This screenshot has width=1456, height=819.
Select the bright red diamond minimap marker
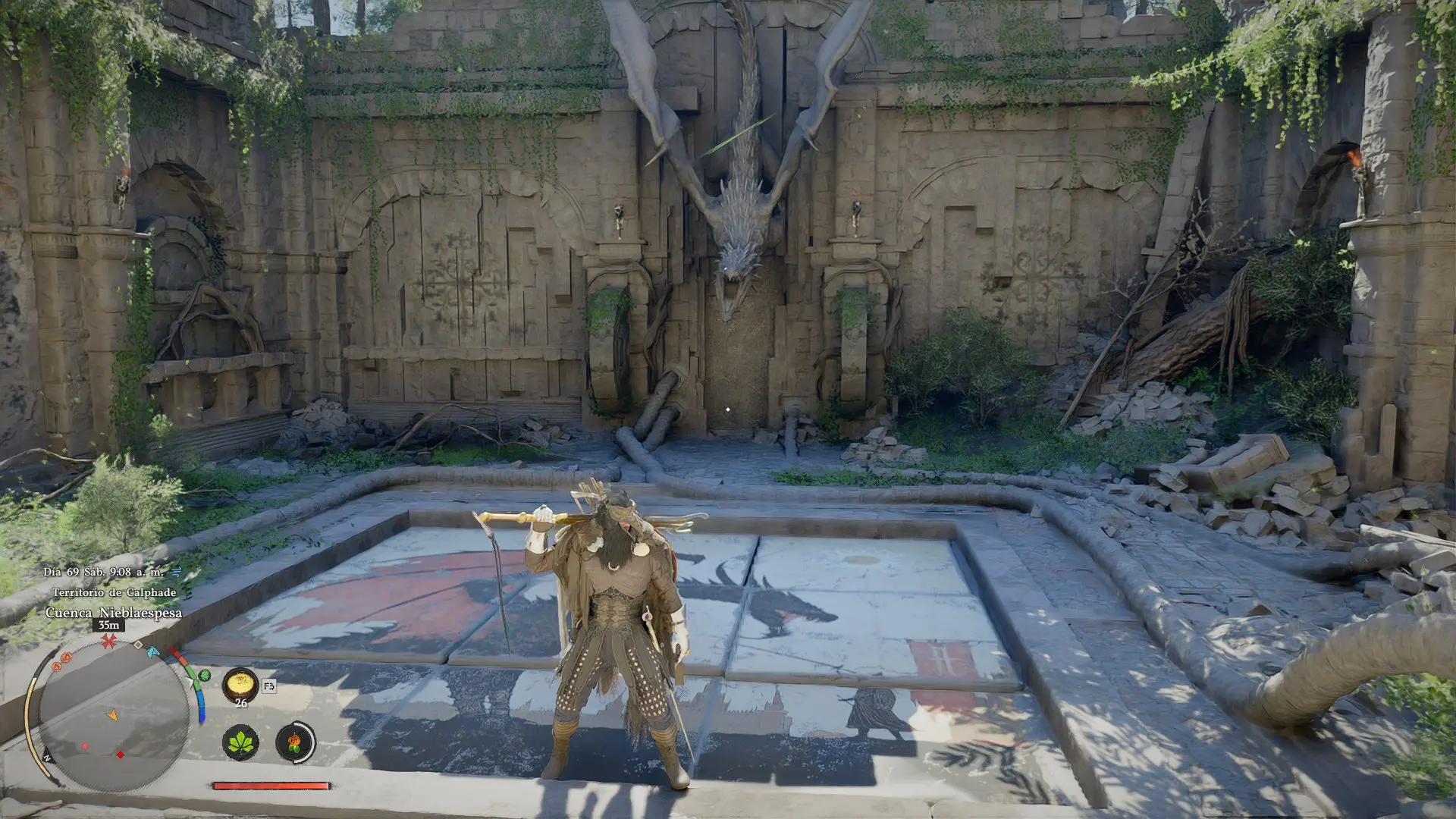coord(120,755)
